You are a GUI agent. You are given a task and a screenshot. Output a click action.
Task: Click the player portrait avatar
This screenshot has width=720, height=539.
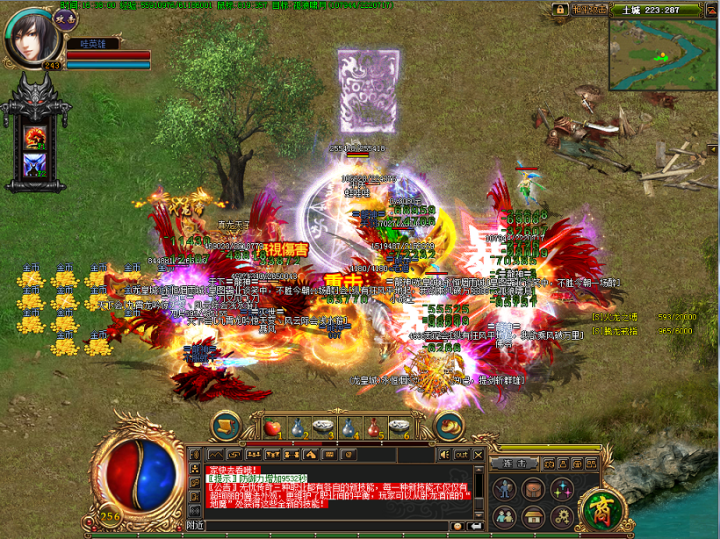pos(32,36)
